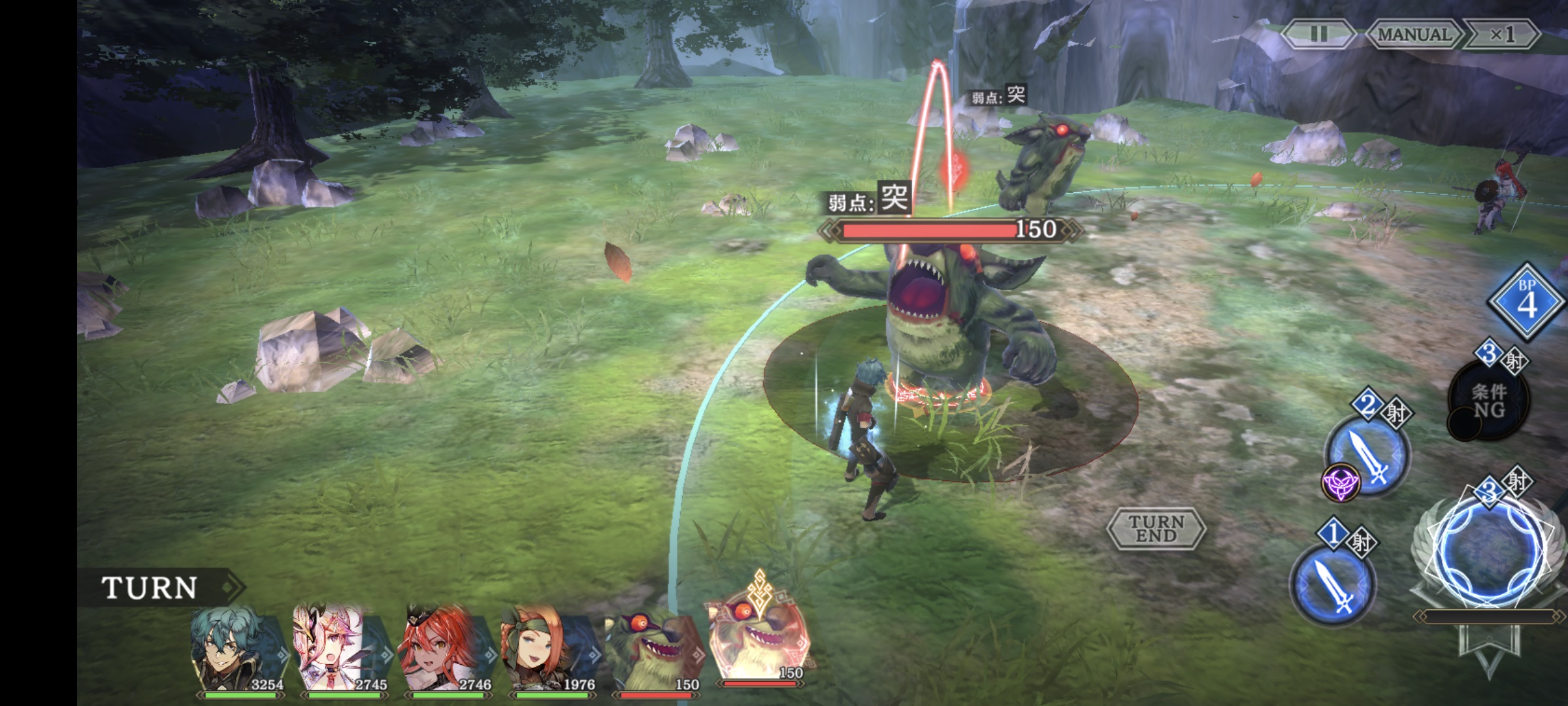1568x706 pixels.
Task: End the current turn
Action: pos(1156,528)
